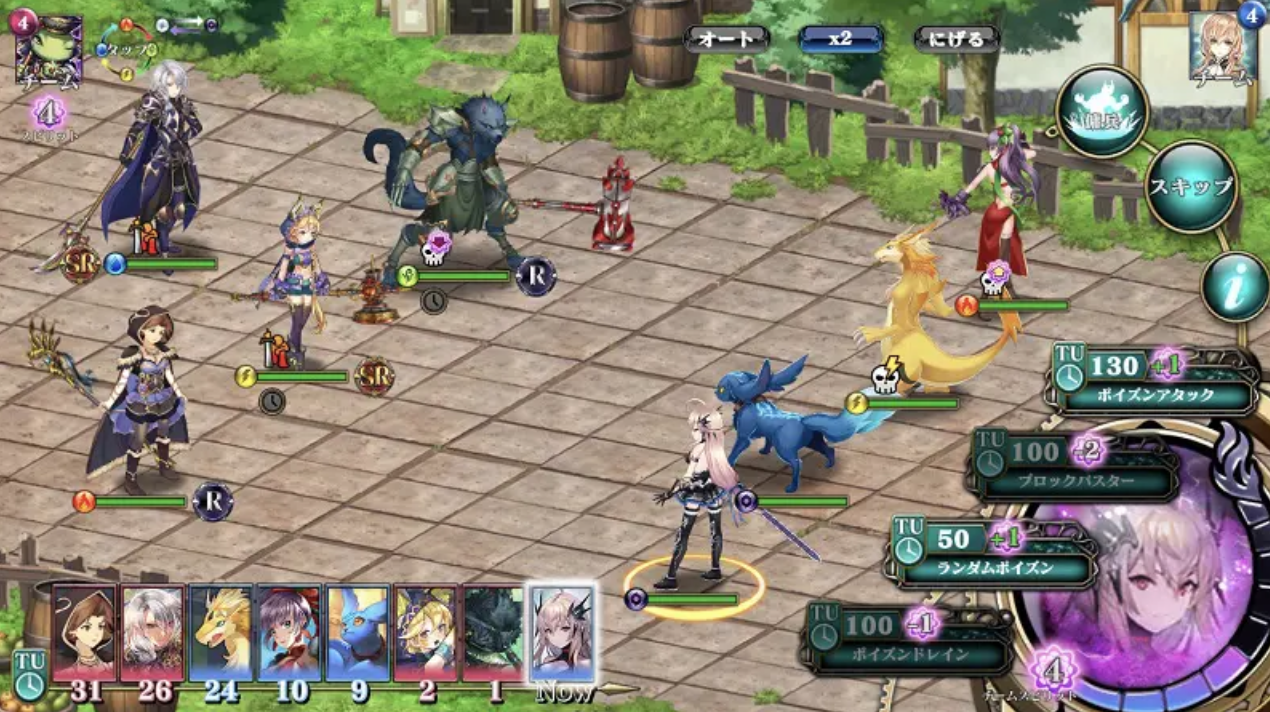This screenshot has width=1270, height=712.
Task: Call mercenary with the 傭兵 orb
Action: 1103,111
